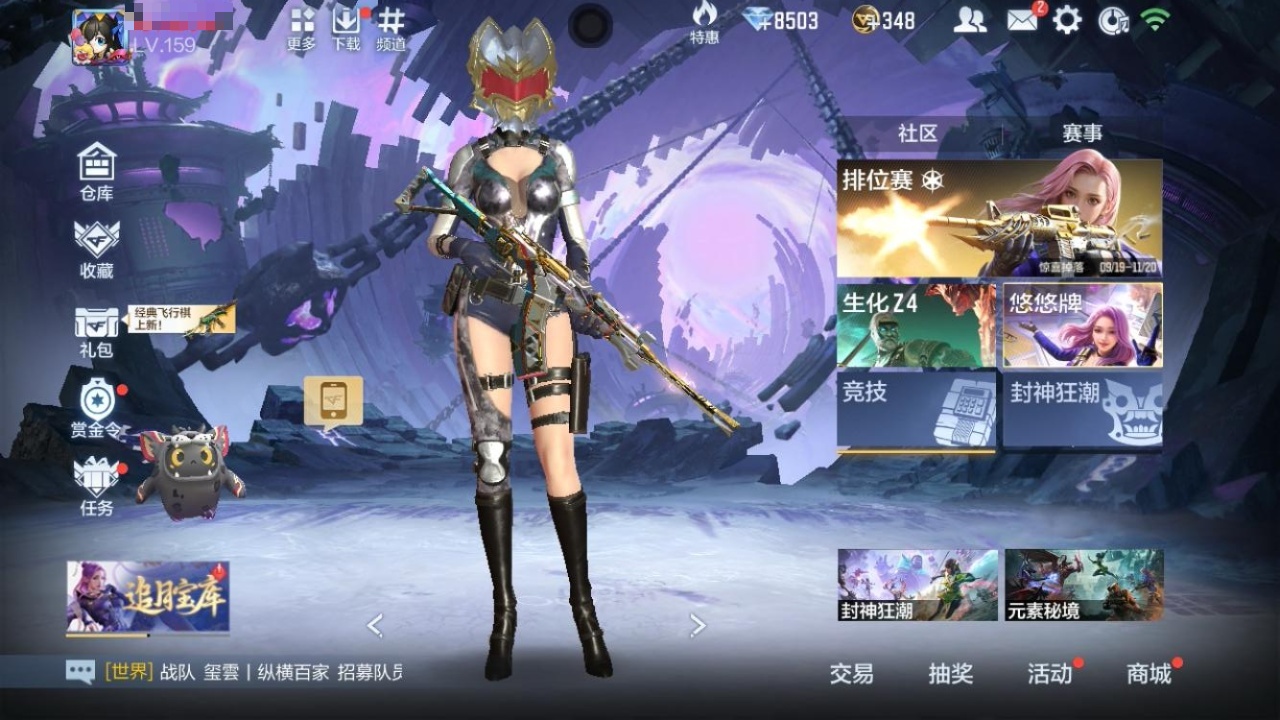
Task: Open the 收藏 collection menu
Action: point(97,249)
